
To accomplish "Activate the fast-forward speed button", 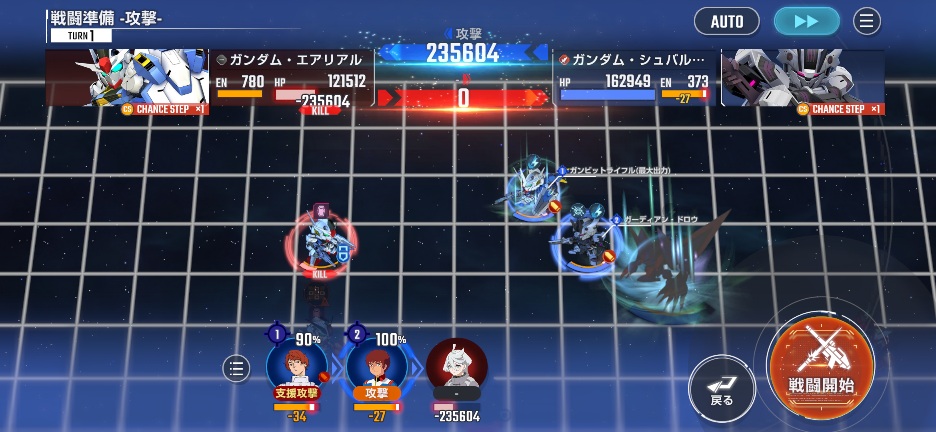I will [x=806, y=21].
